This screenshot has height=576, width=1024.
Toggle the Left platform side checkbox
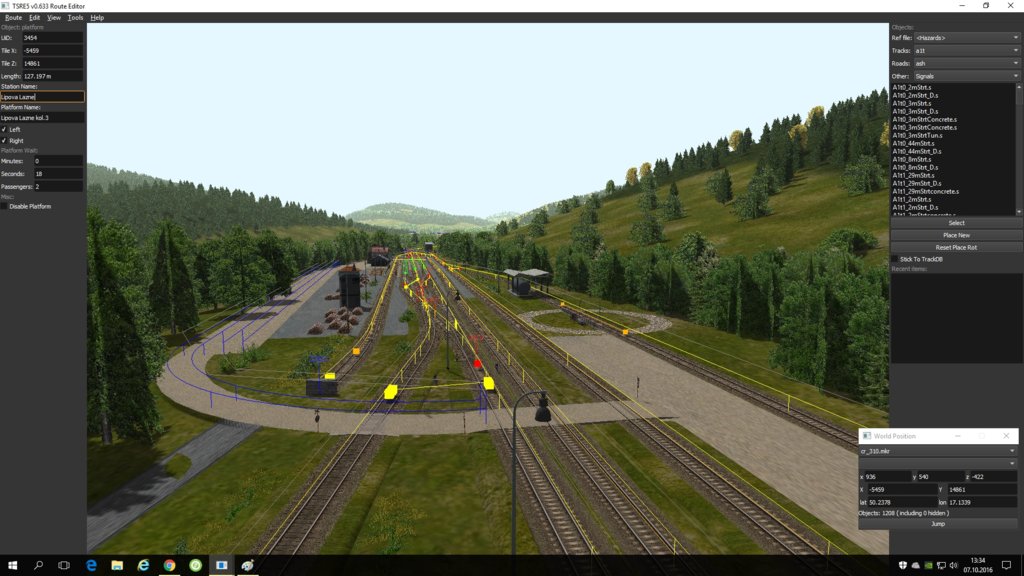pyautogui.click(x=4, y=129)
